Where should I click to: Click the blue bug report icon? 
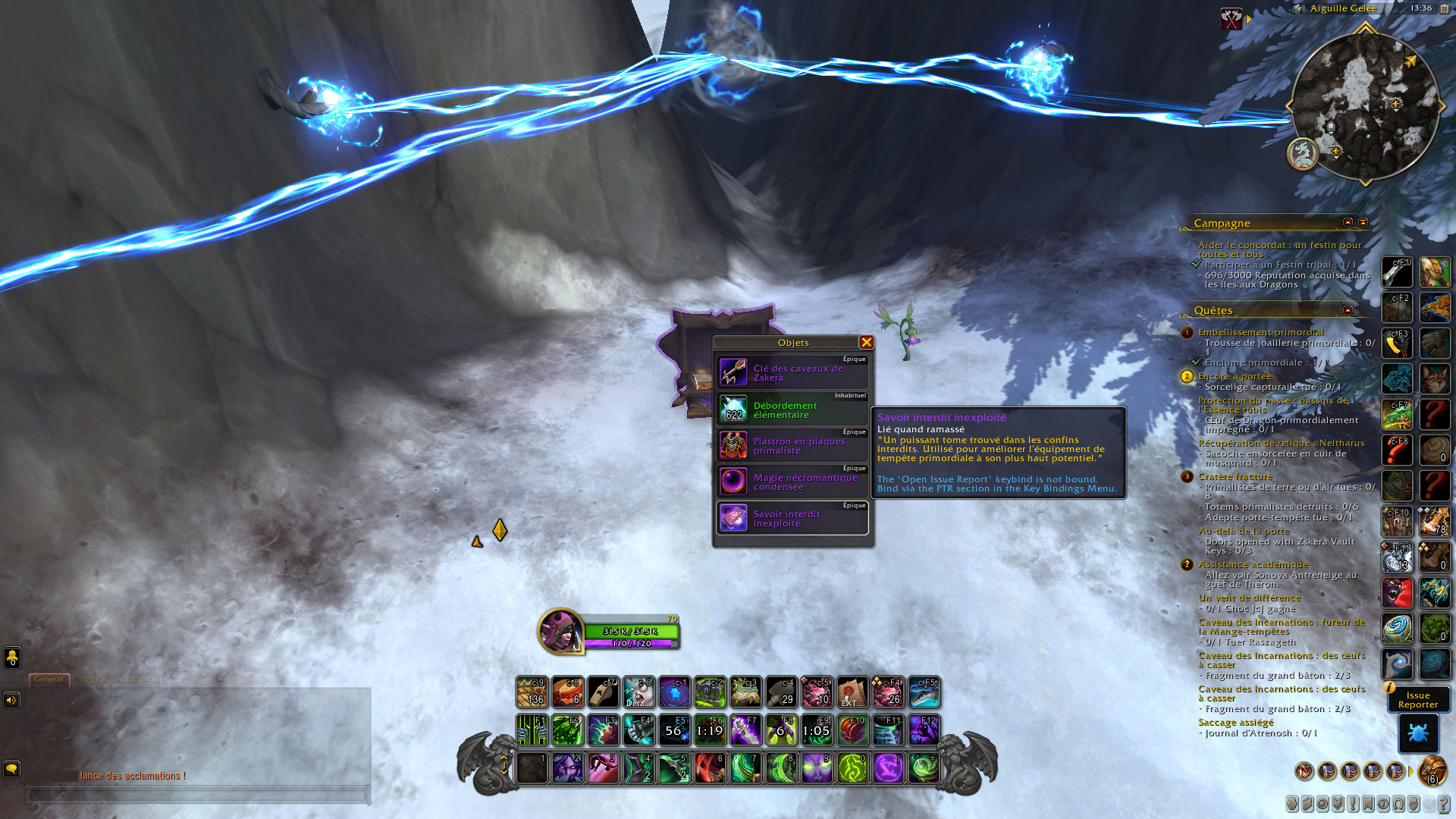[1417, 733]
